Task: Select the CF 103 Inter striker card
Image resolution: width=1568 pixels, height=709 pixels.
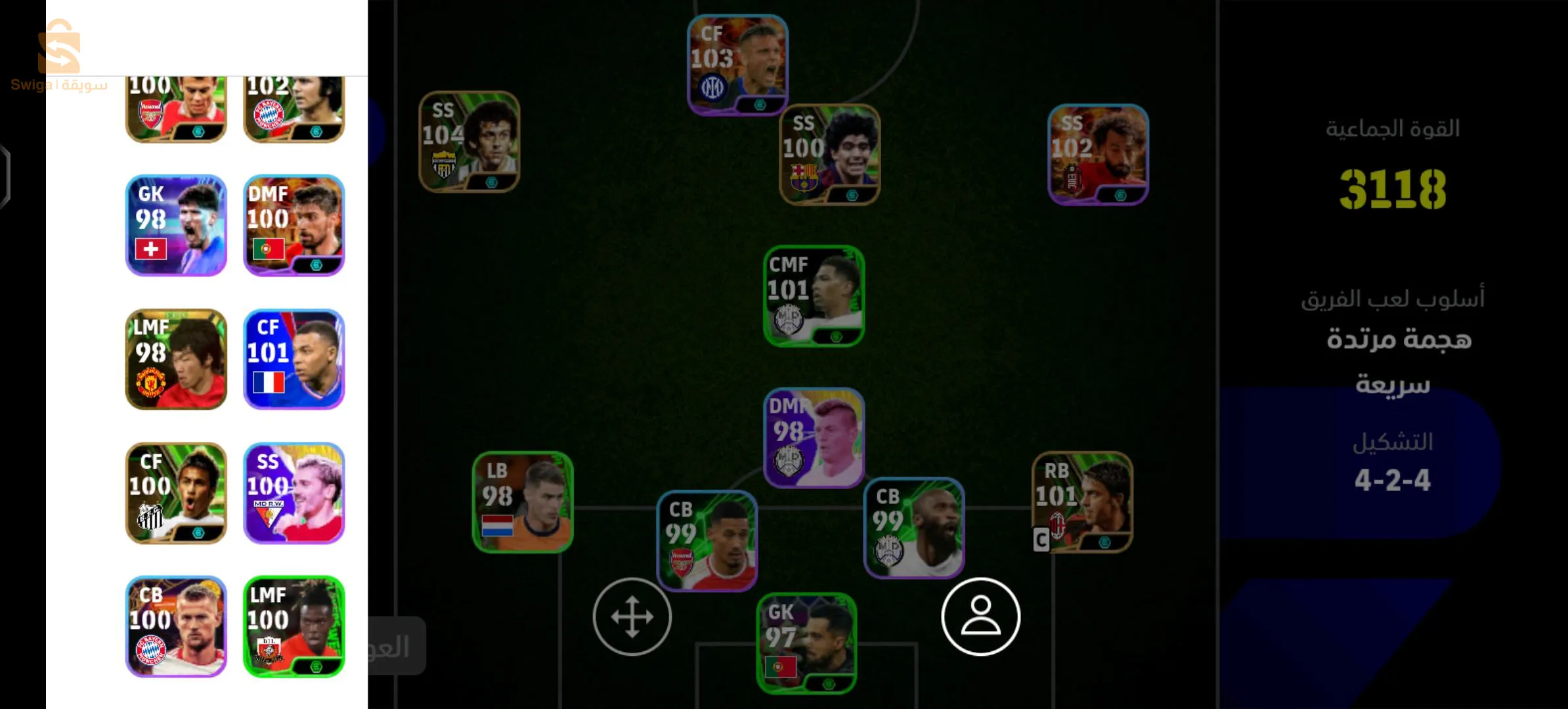Action: (737, 64)
